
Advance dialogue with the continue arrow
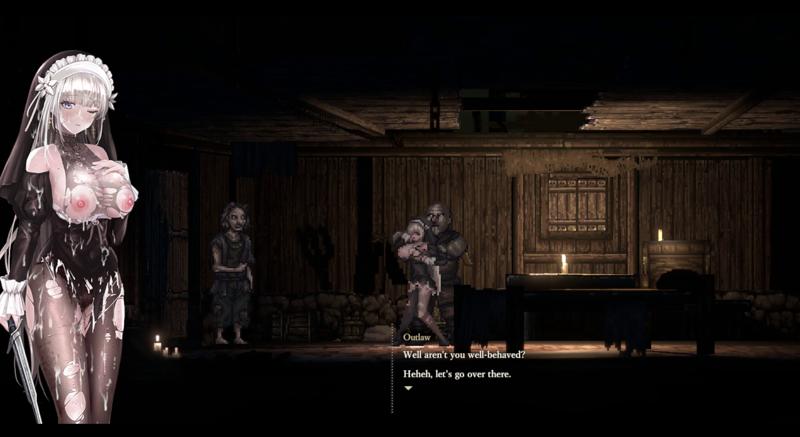click(408, 387)
